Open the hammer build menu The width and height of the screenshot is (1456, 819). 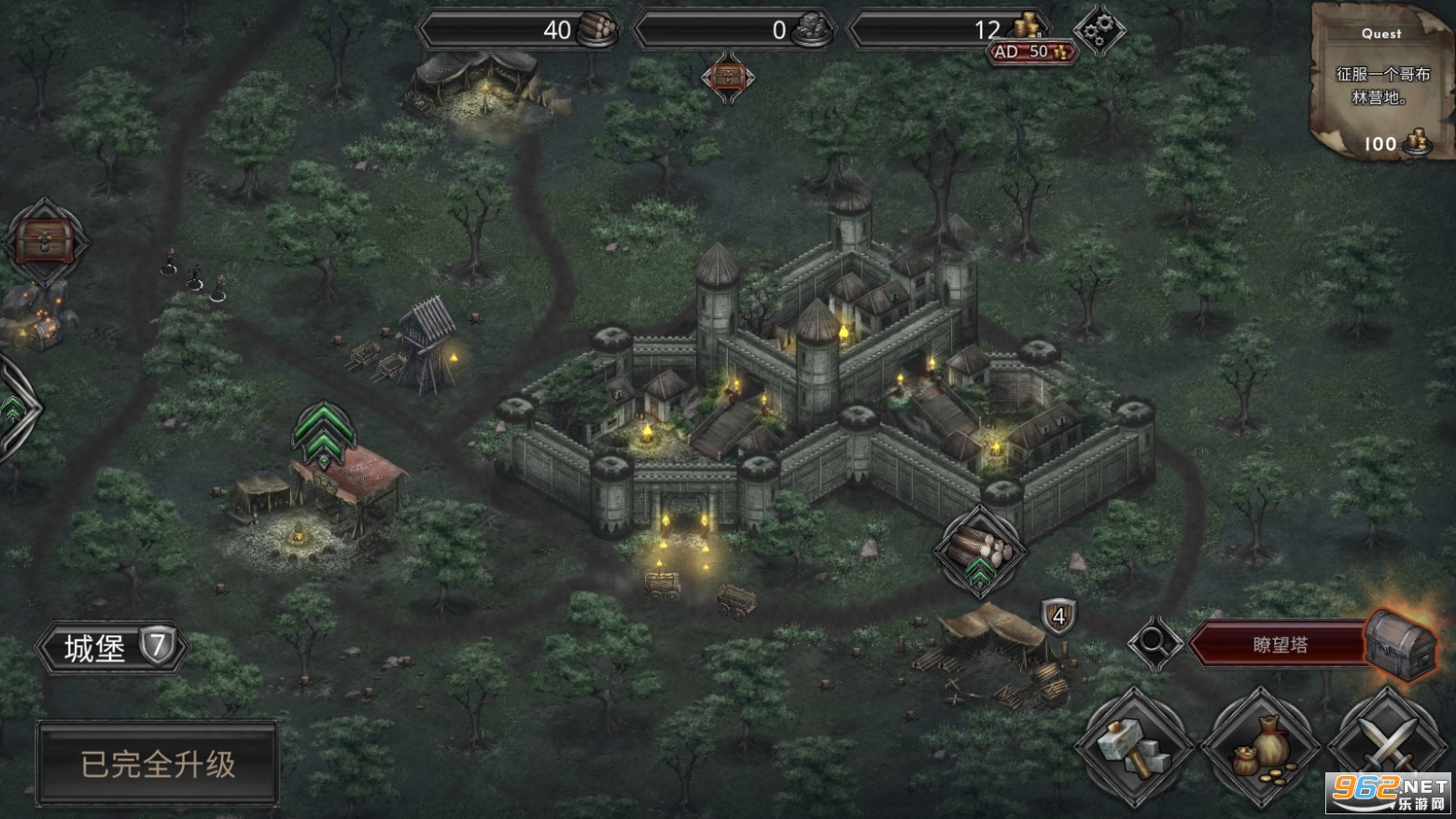(x=1134, y=747)
